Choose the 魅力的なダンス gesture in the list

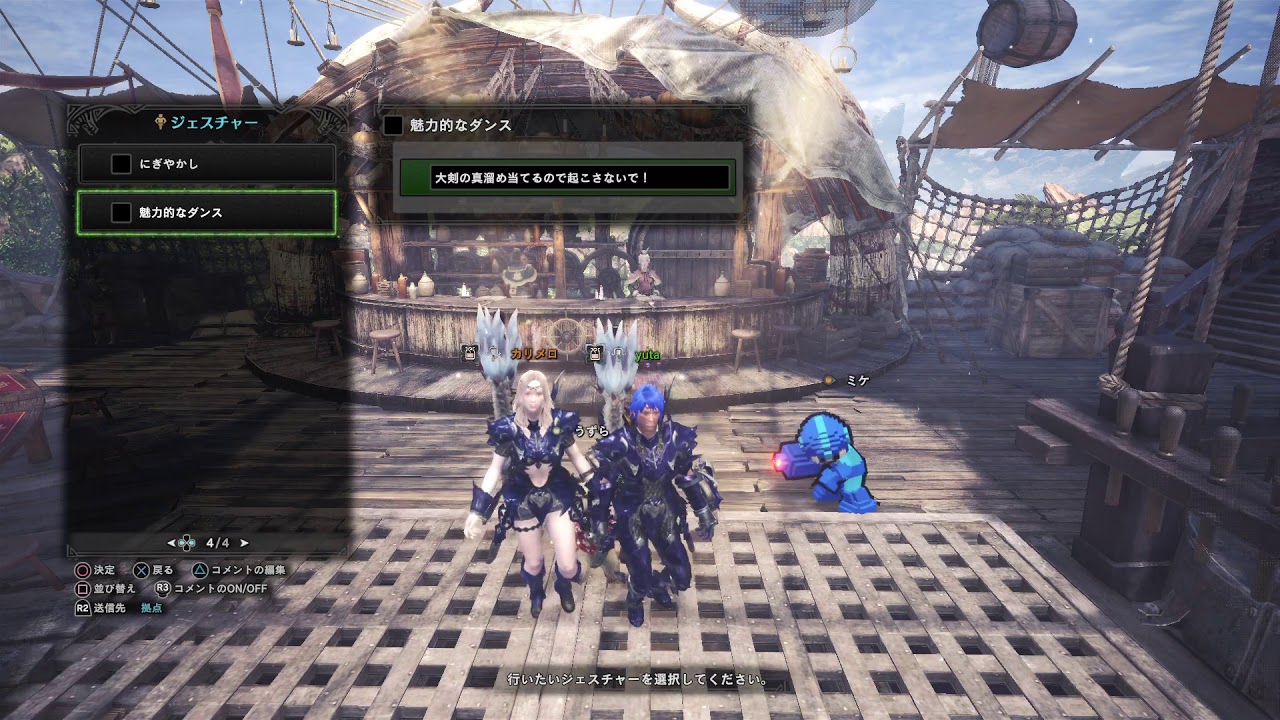coord(206,212)
